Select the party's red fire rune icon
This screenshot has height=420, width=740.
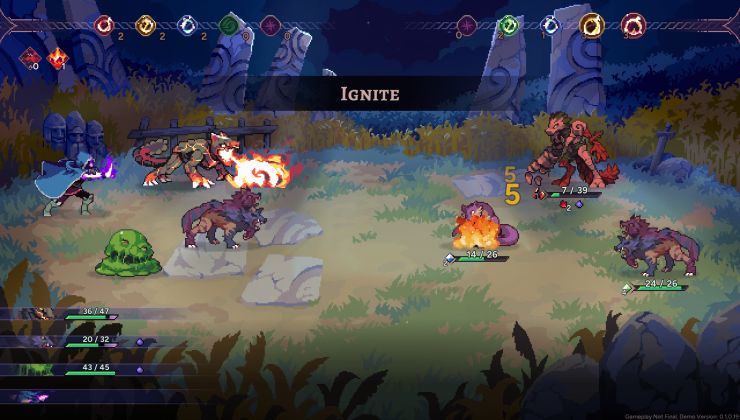[x=104, y=25]
